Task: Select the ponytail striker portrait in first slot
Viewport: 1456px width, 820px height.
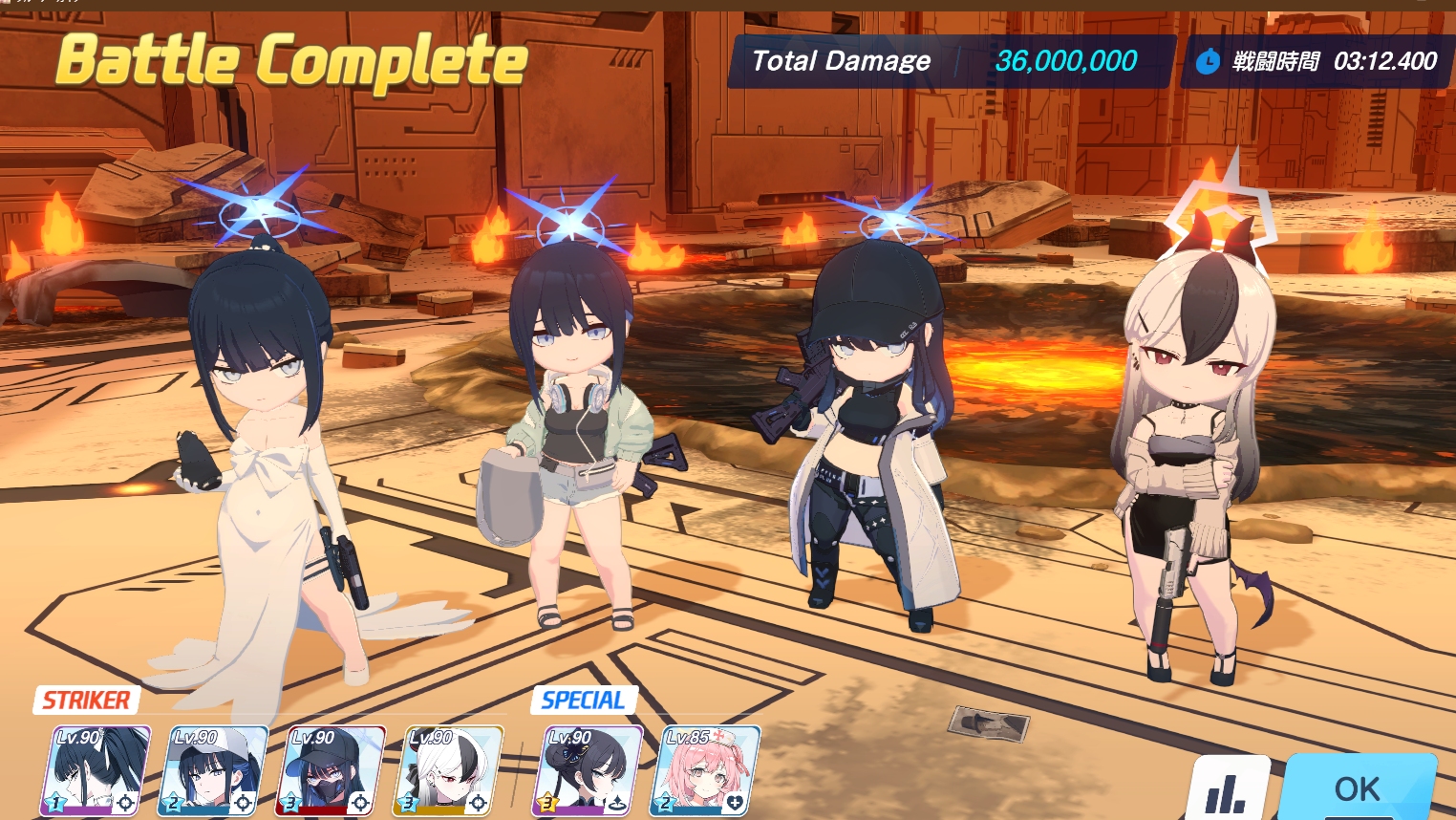Action: point(96,770)
